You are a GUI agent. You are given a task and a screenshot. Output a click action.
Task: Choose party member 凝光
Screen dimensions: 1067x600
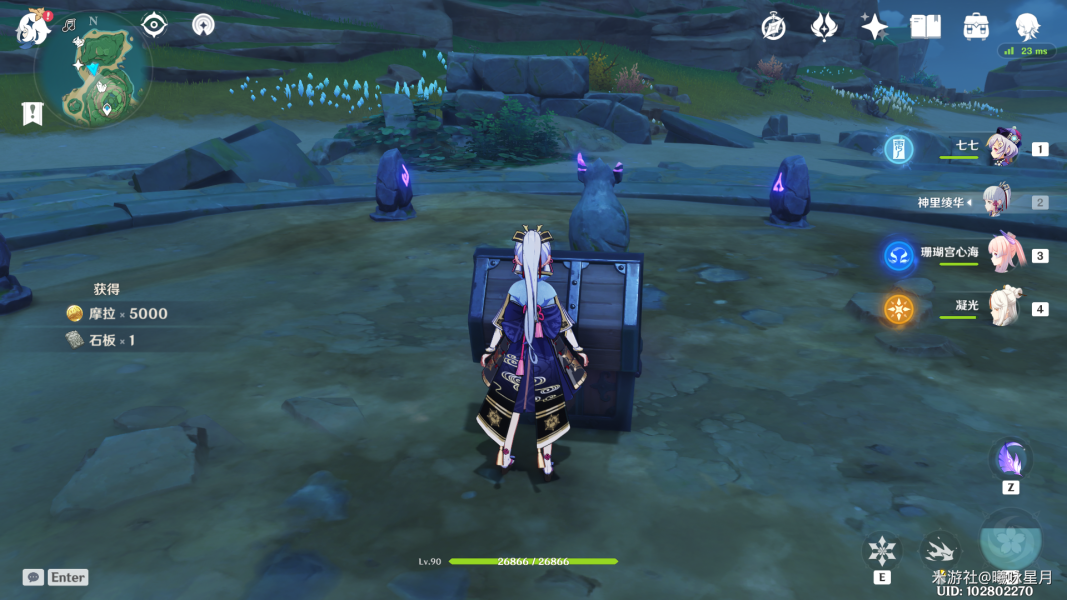point(1003,308)
